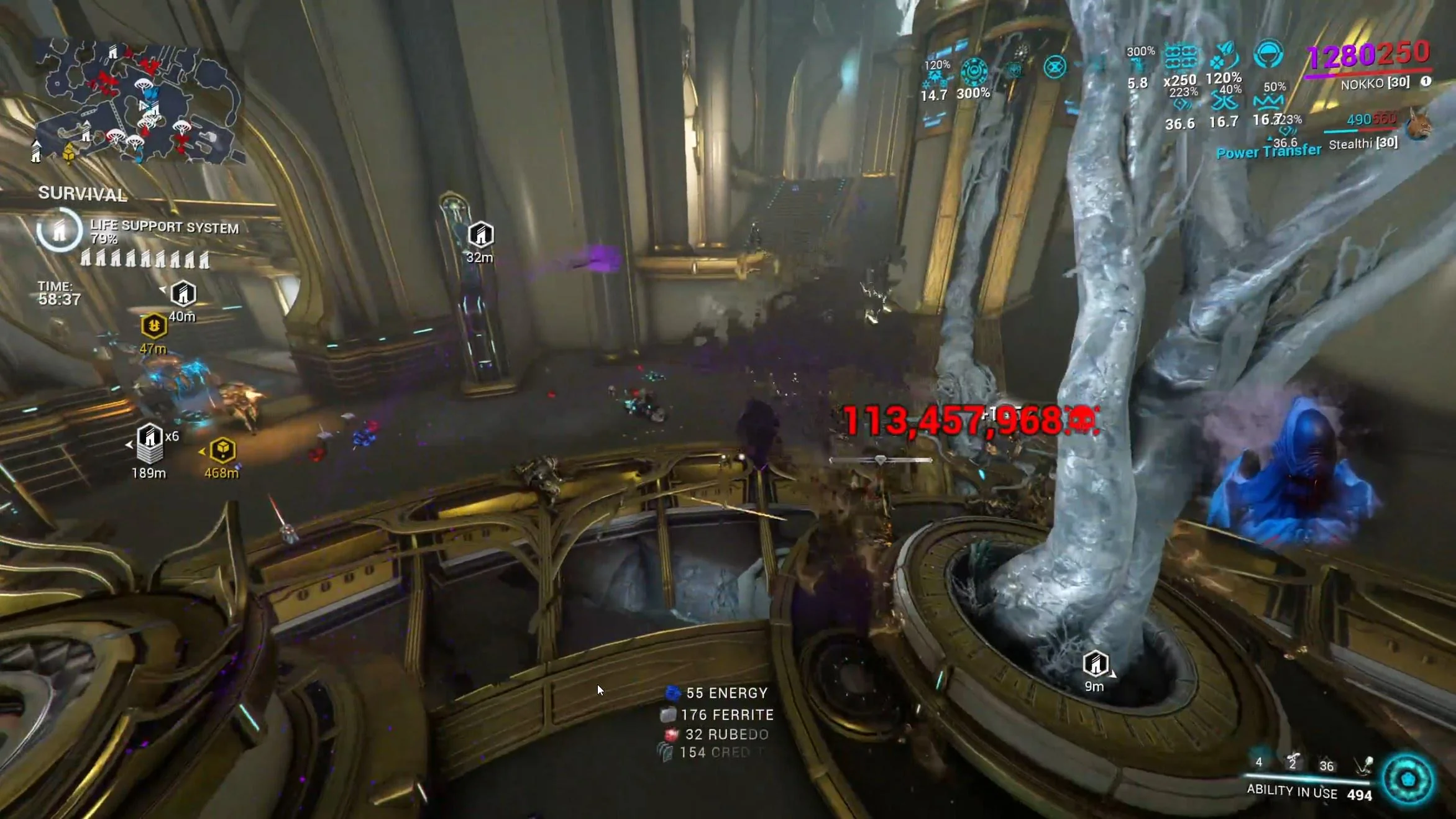Inspect the crown buff showing 50%
Screen dimensions: 1456x819
[1268, 101]
